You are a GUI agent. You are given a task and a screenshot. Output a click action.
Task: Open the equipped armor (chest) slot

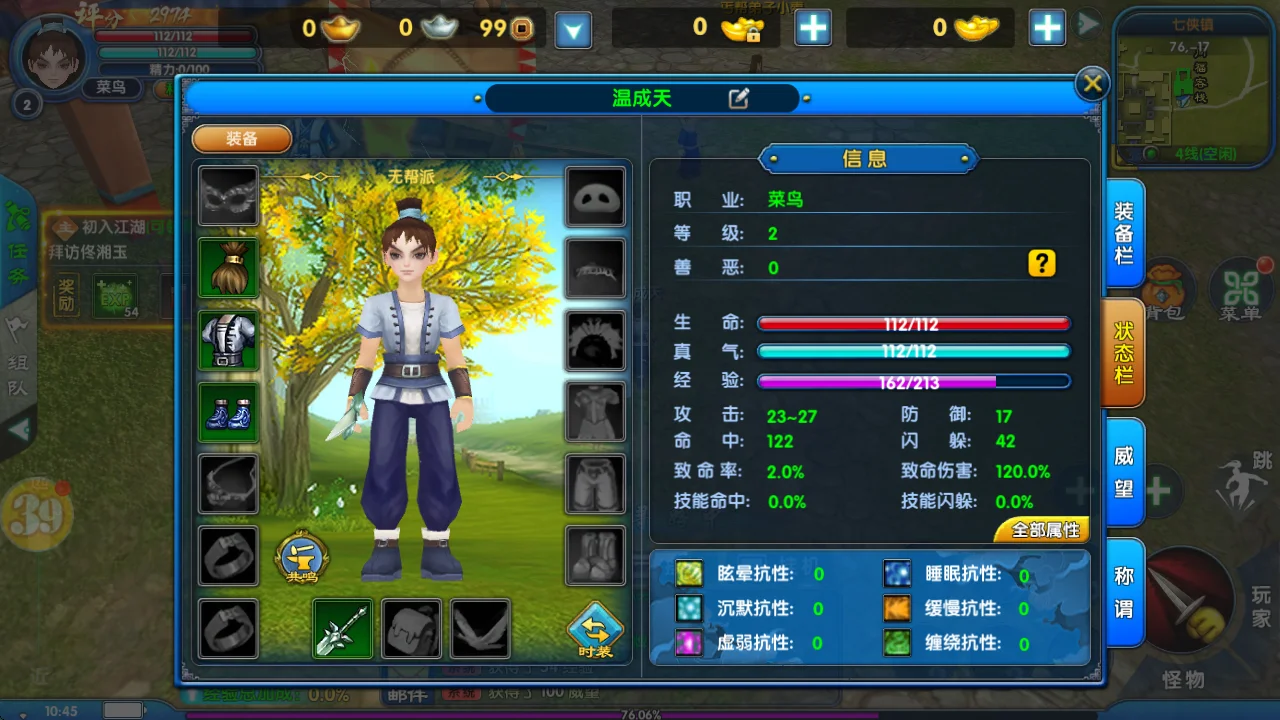click(228, 340)
